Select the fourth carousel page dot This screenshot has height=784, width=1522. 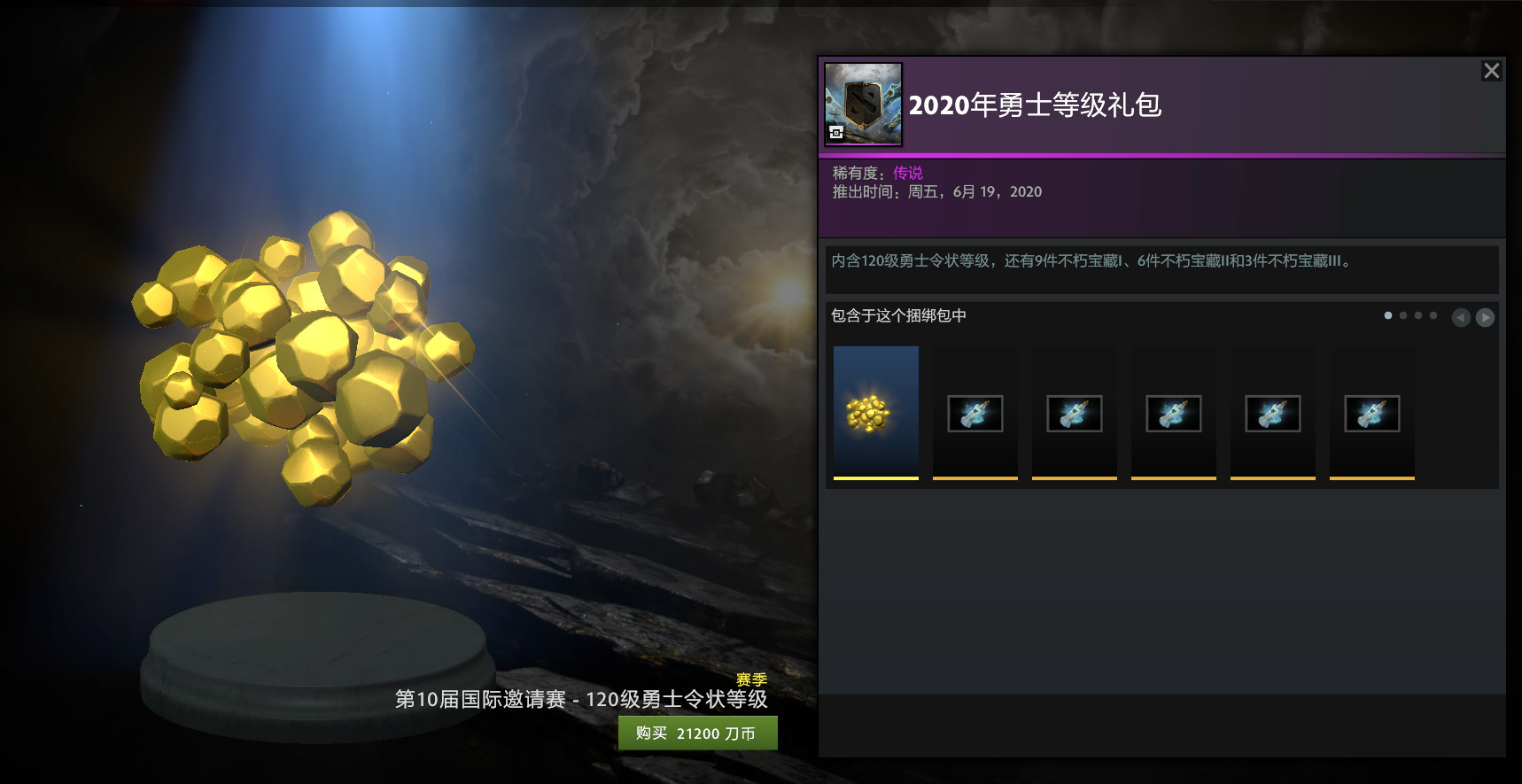pyautogui.click(x=1433, y=315)
